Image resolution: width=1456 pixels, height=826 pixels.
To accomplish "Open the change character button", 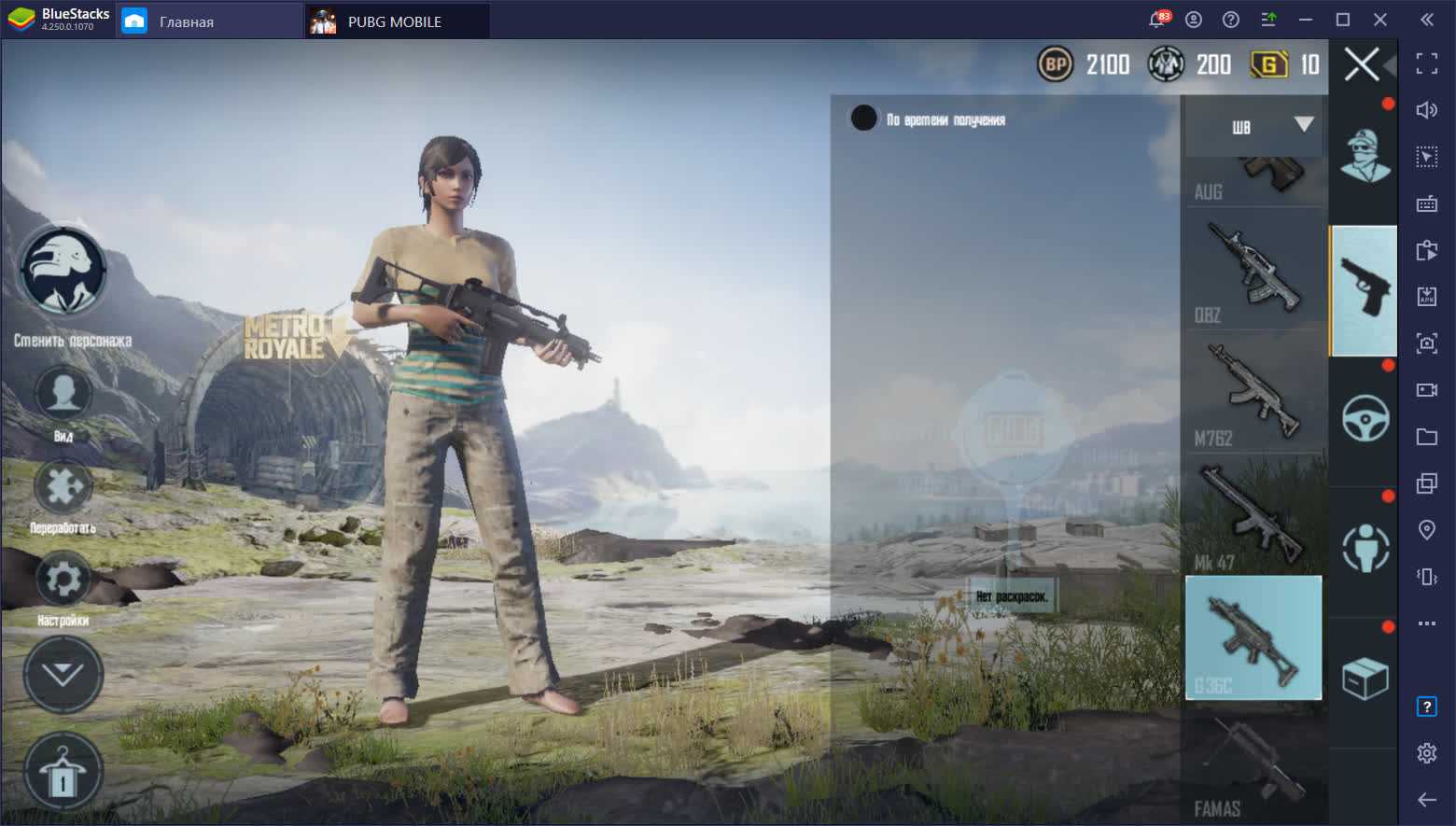I will click(63, 272).
